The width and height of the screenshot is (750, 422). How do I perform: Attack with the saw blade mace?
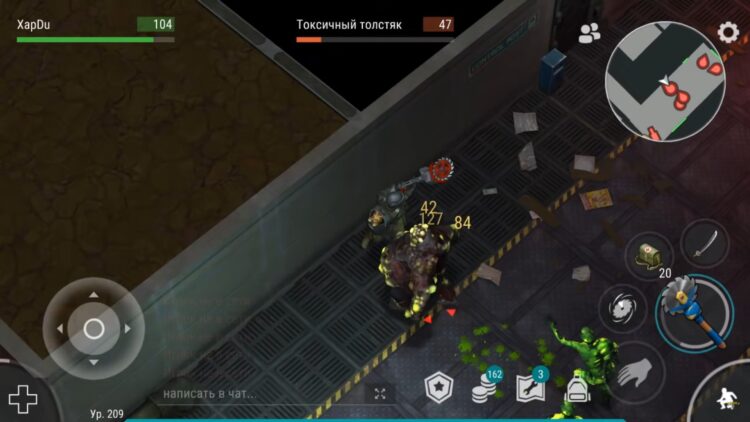[x=692, y=312]
